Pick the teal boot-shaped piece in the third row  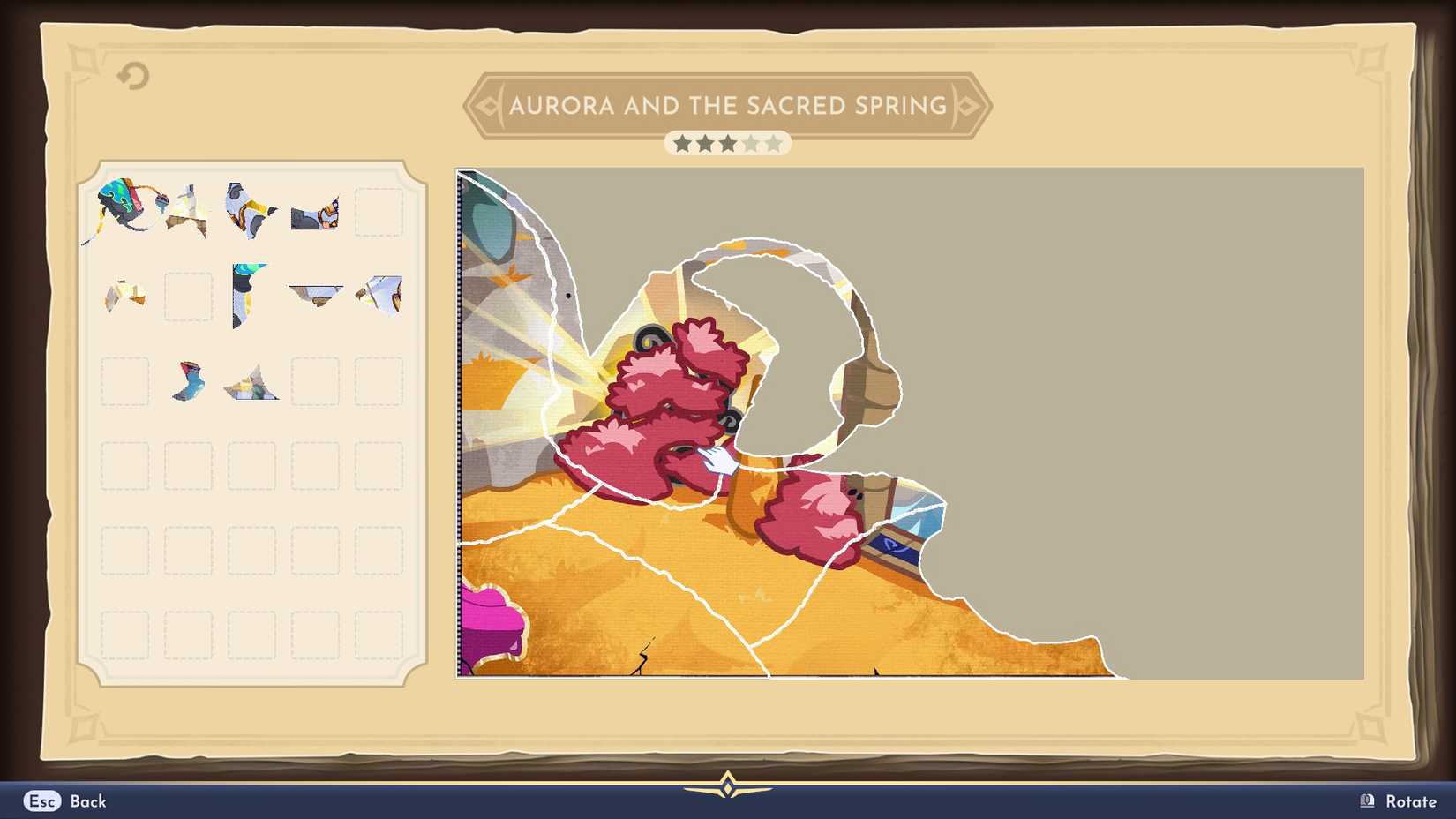187,381
